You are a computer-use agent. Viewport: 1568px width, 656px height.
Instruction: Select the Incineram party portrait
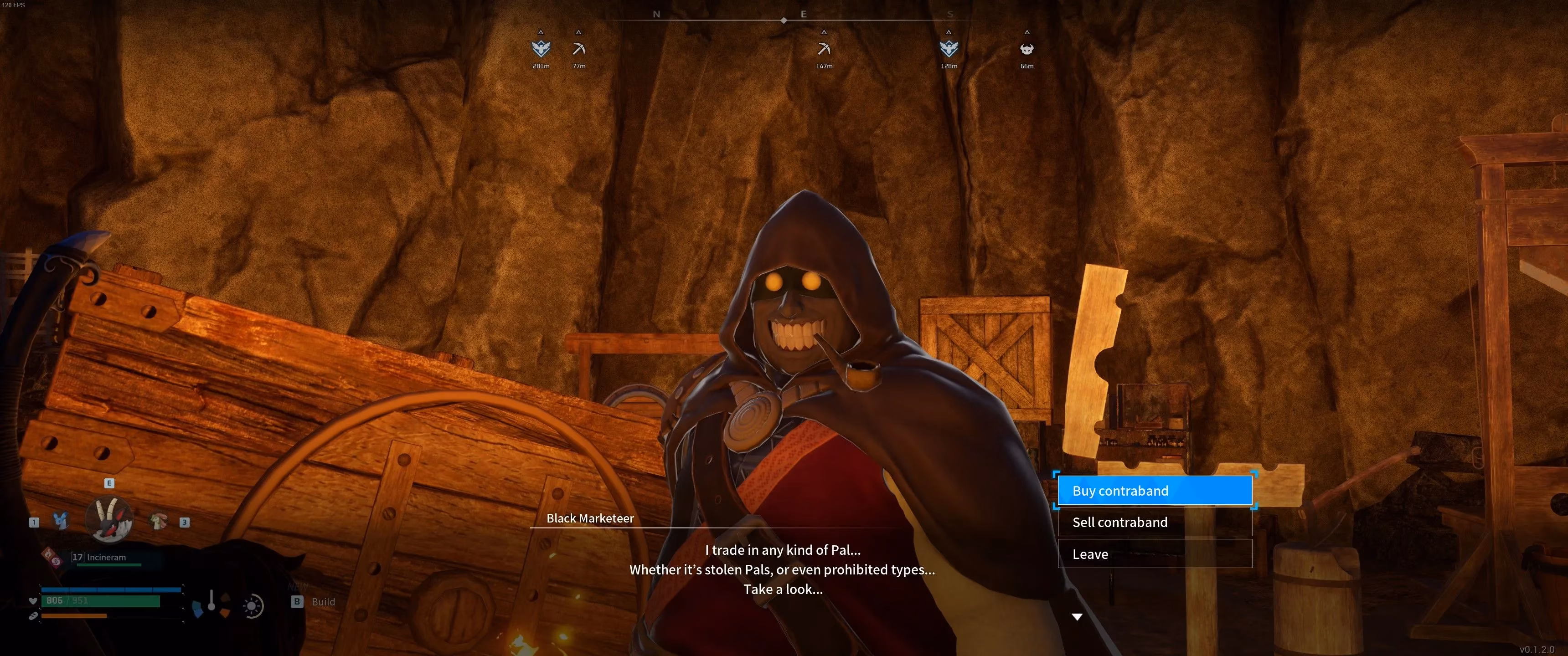[x=109, y=519]
